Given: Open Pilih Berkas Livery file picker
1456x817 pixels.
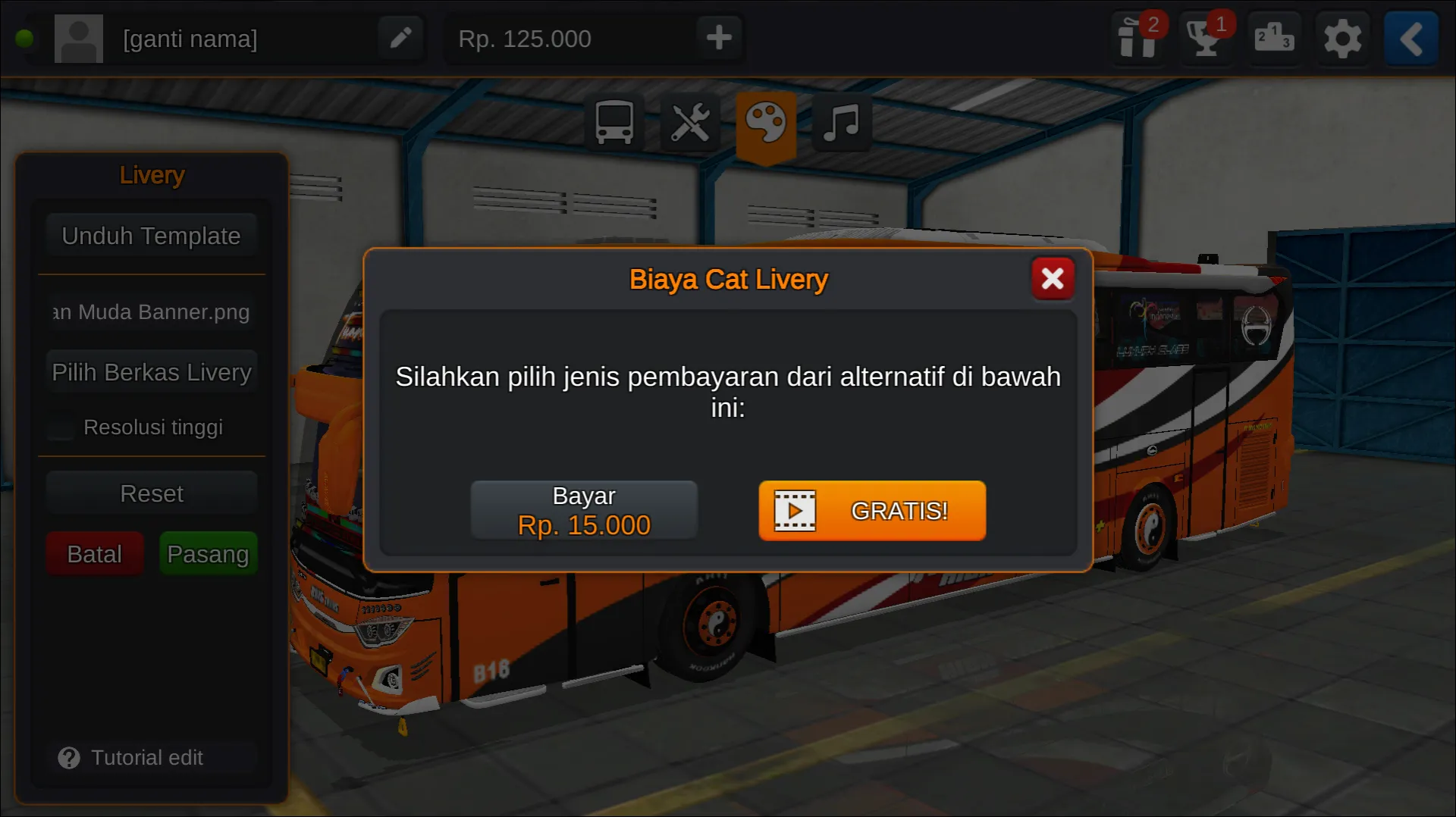Looking at the screenshot, I should point(151,372).
